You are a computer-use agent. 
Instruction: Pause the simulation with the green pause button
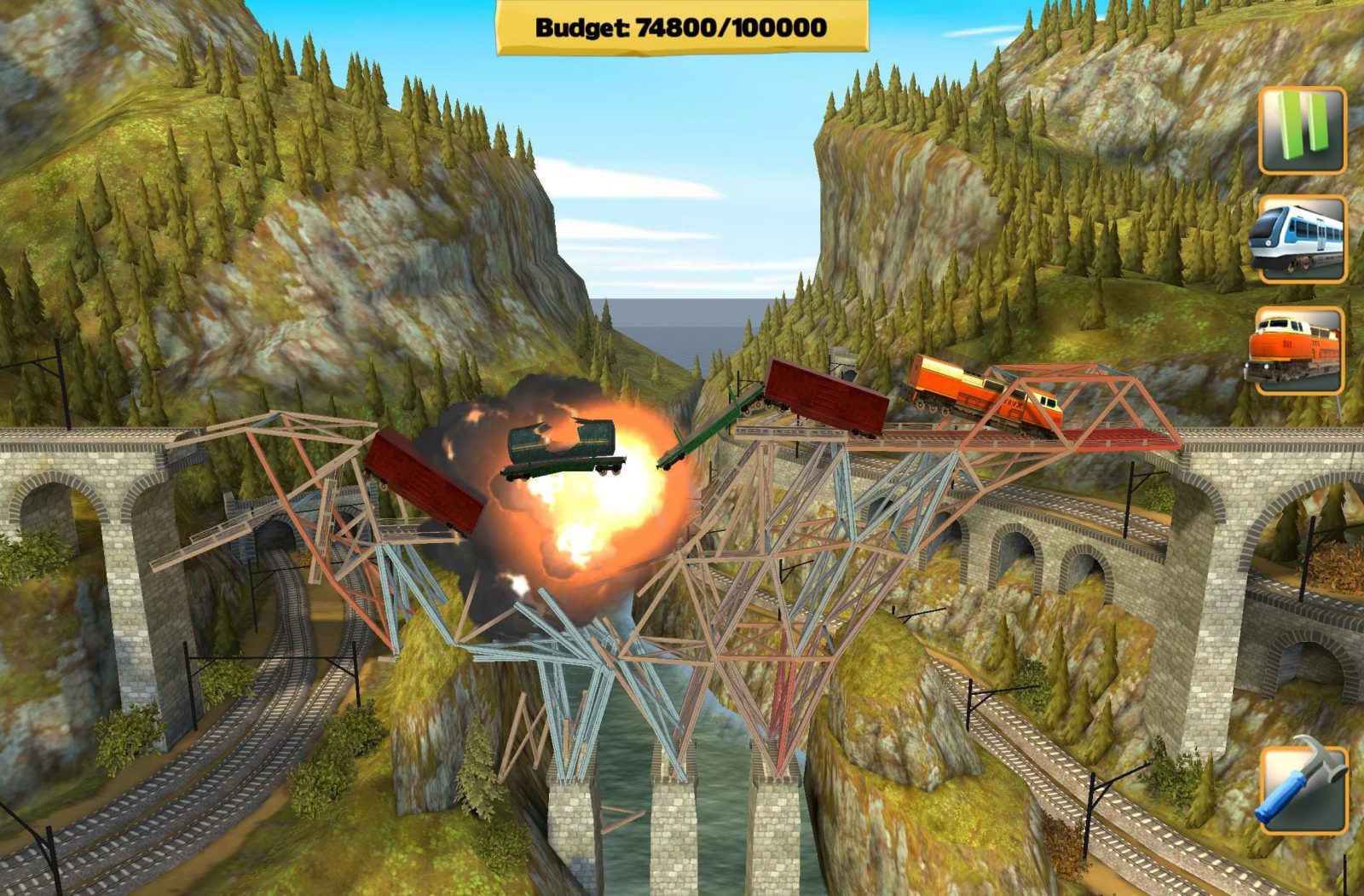point(1302,130)
